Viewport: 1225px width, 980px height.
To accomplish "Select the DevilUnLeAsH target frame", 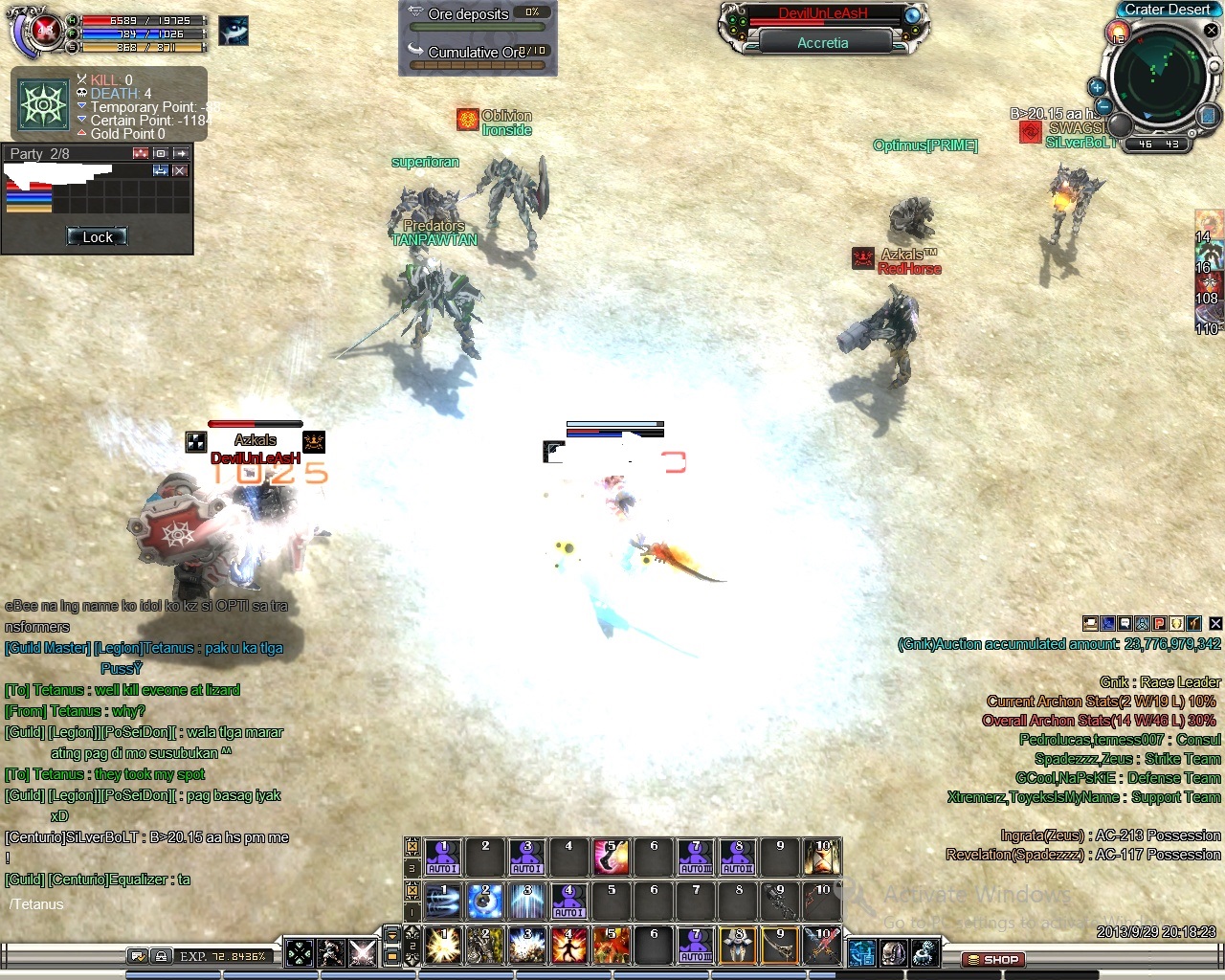I will coord(822,14).
